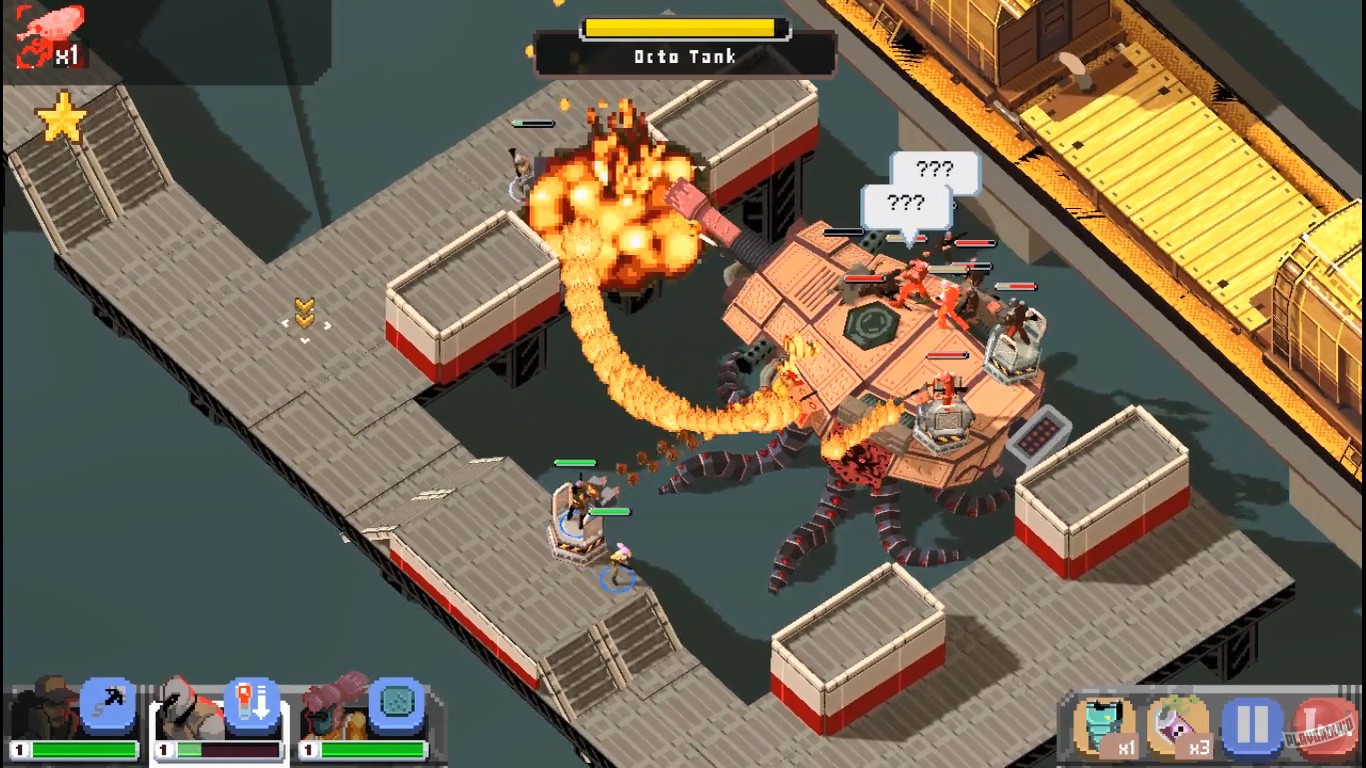Click the yellow double-chevron waypoint marker
This screenshot has width=1366, height=768.
click(x=305, y=313)
